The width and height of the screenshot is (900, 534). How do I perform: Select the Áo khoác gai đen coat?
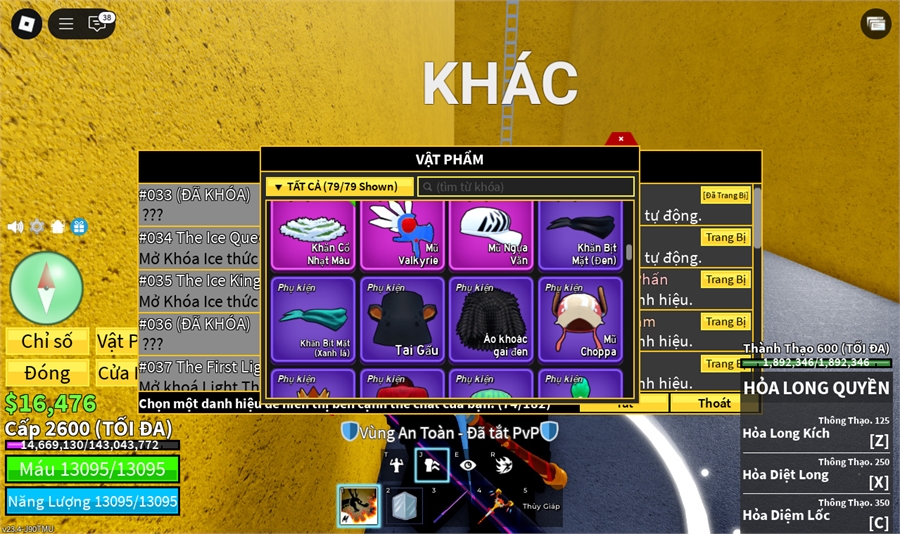point(491,319)
